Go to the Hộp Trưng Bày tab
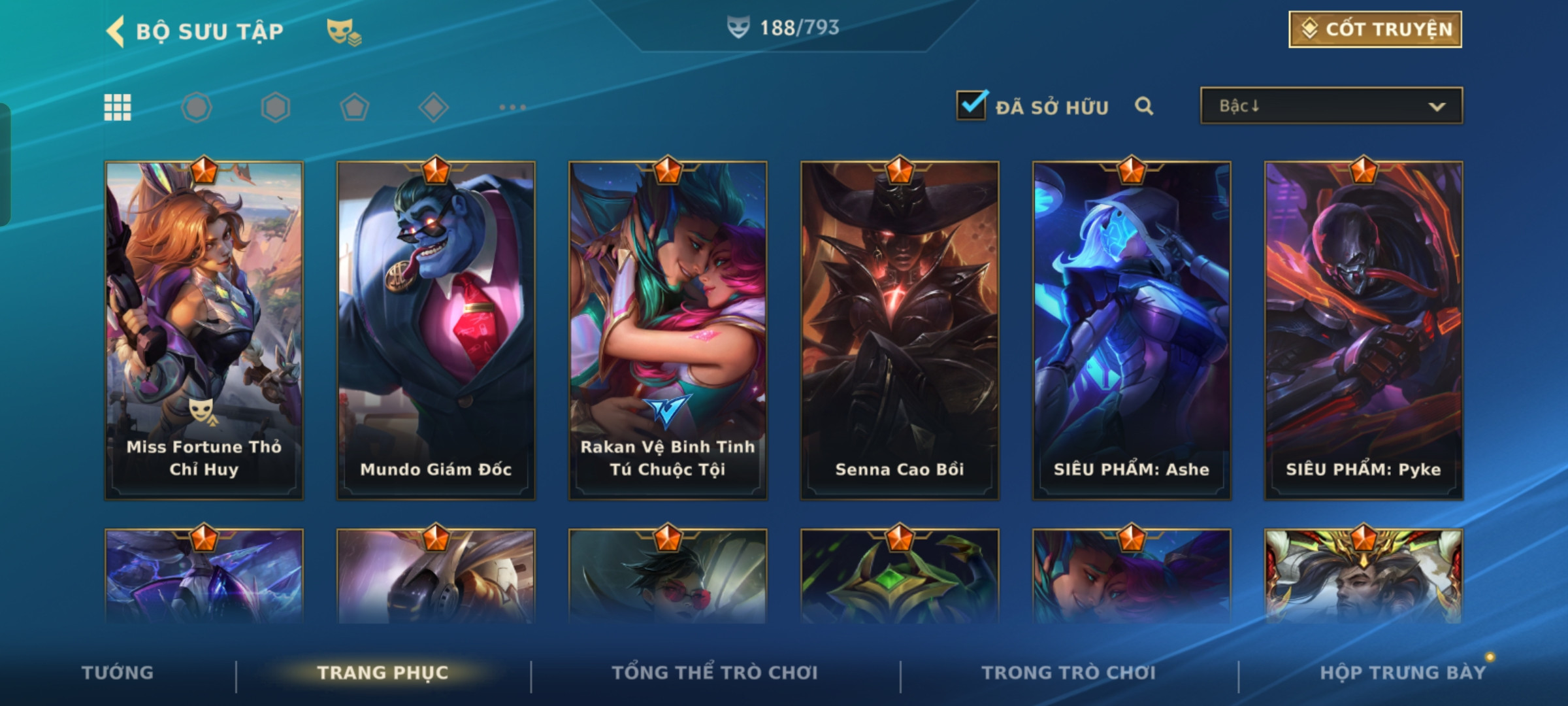 click(x=1402, y=673)
